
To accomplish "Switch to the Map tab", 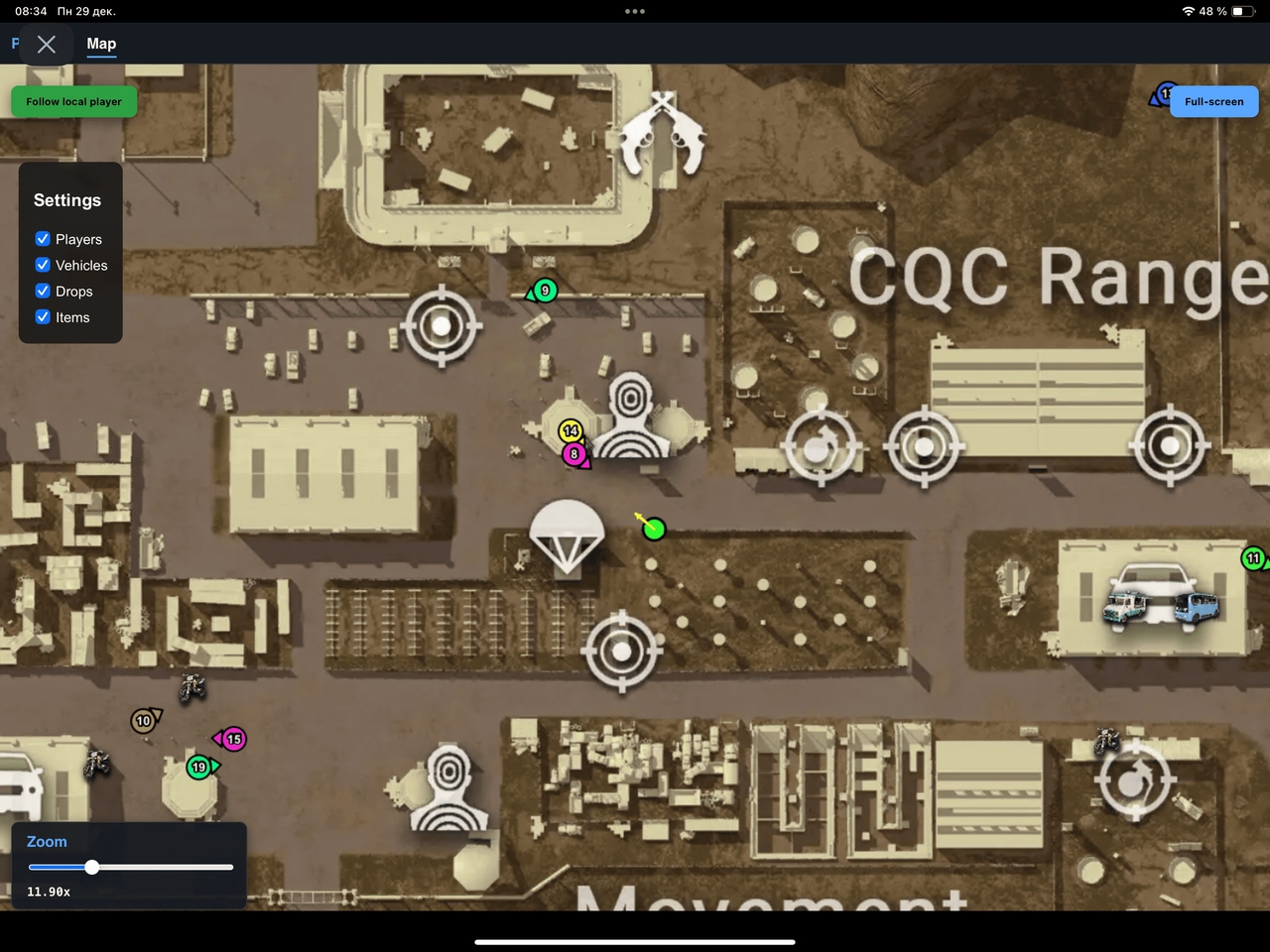I will 101,44.
